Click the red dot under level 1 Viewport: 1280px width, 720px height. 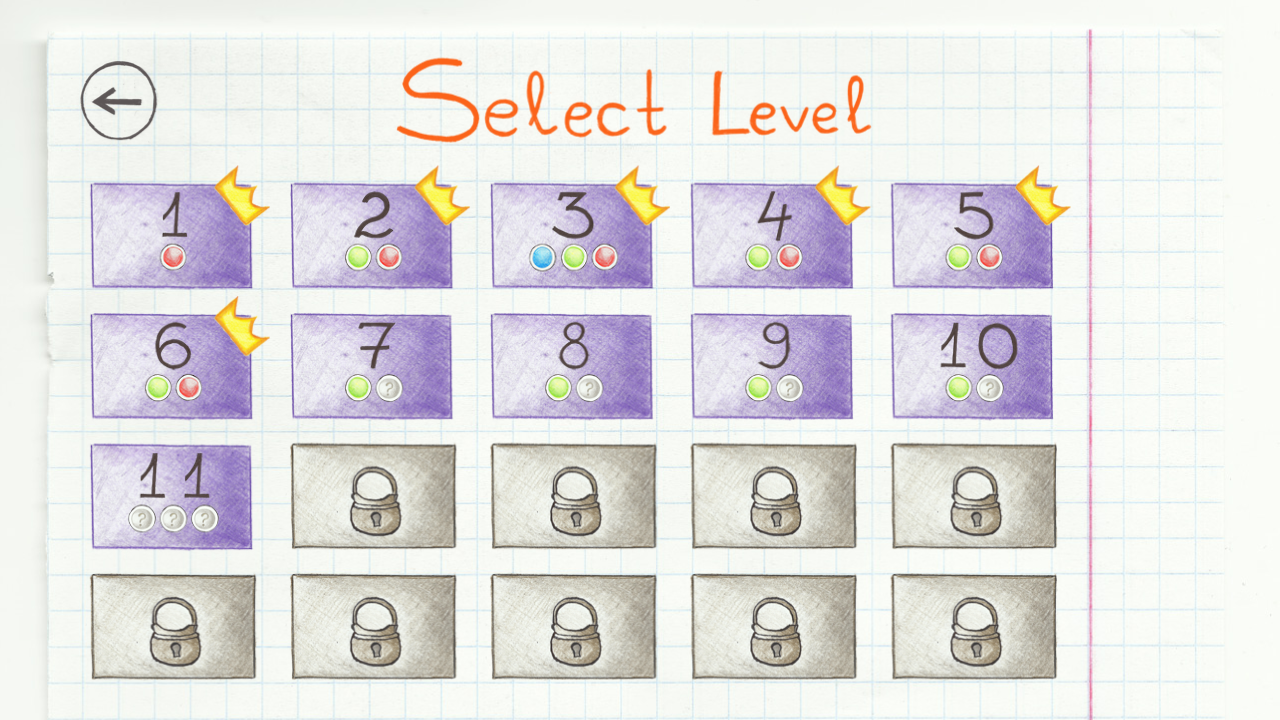point(171,258)
